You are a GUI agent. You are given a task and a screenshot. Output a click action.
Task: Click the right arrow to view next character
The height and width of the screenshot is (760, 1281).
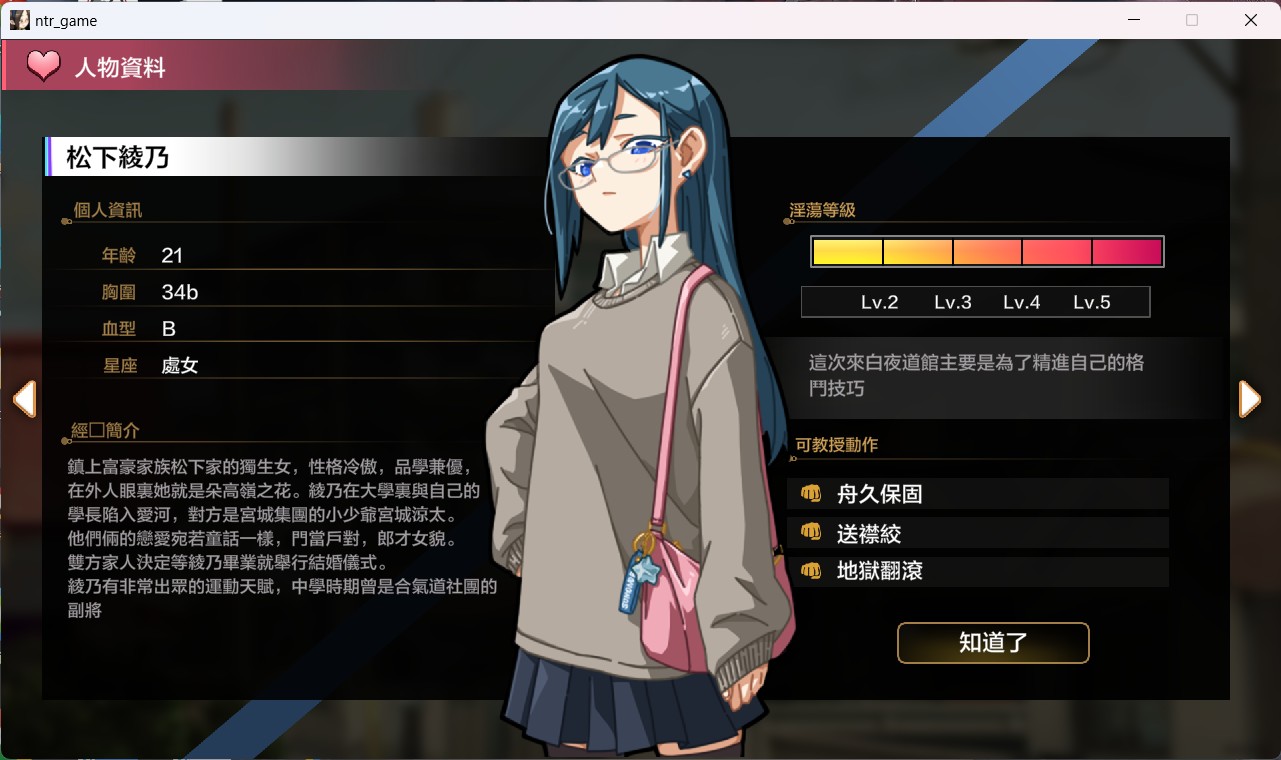pyautogui.click(x=1249, y=399)
